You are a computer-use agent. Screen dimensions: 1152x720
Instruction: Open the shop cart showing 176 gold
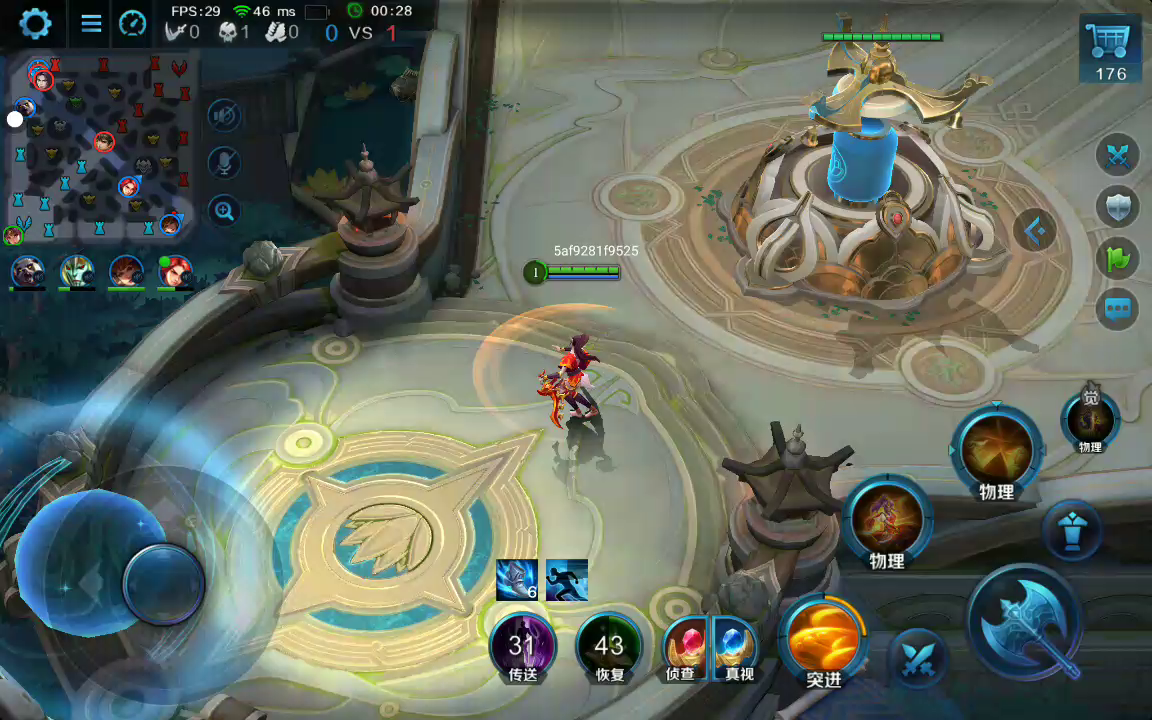coord(1110,49)
